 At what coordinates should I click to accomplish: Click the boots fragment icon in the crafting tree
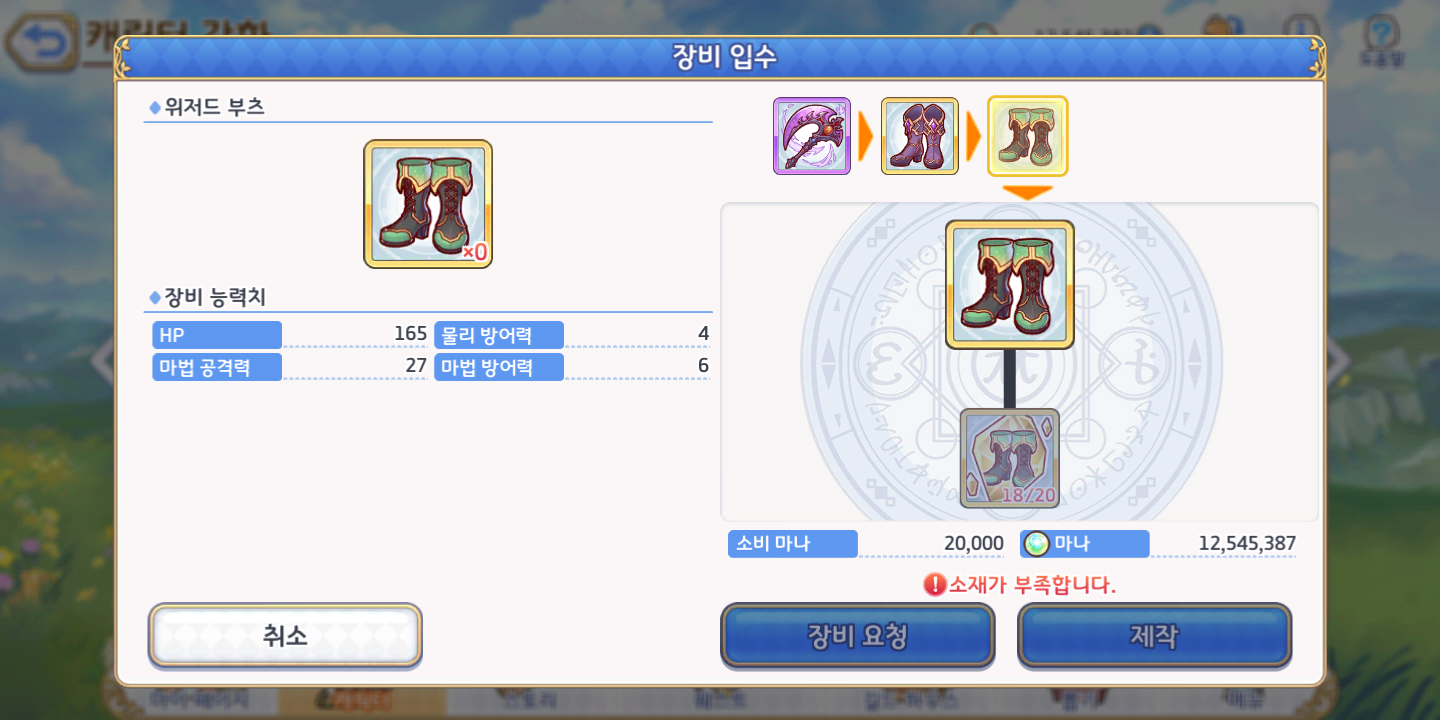[x=1009, y=460]
